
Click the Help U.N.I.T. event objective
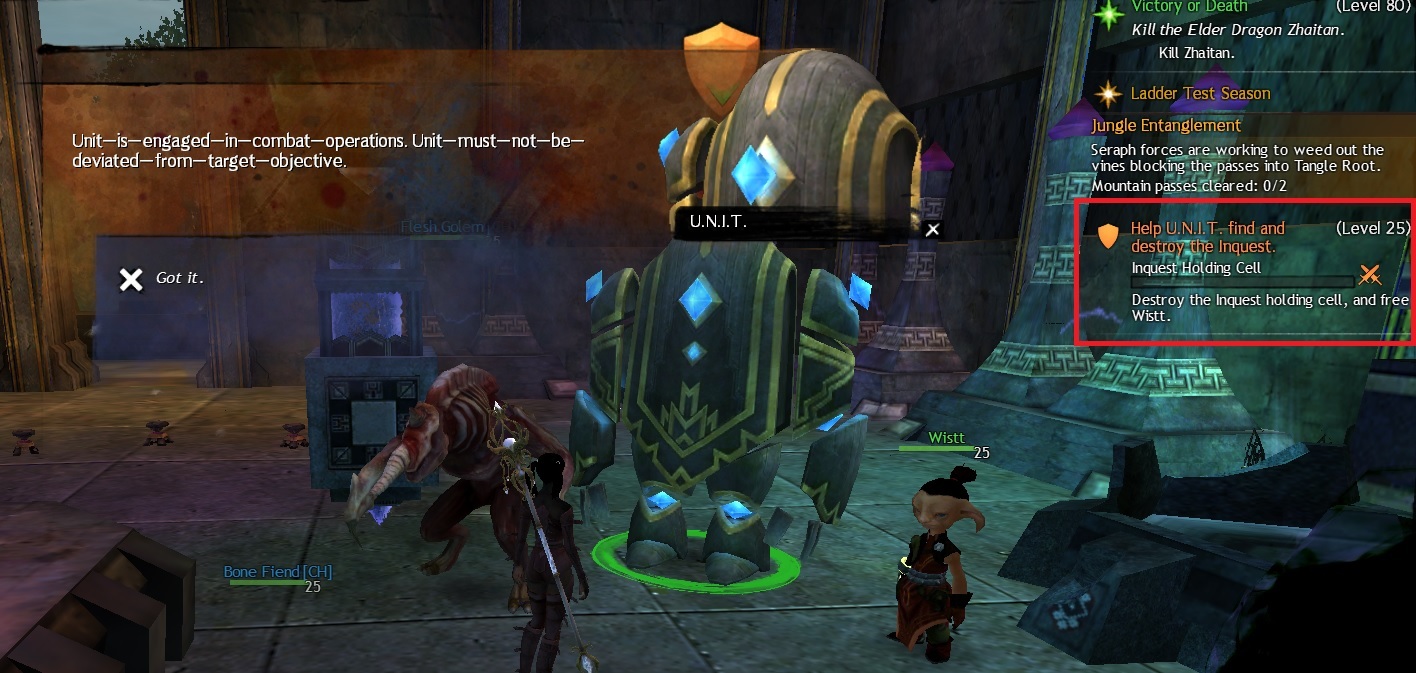(1207, 237)
